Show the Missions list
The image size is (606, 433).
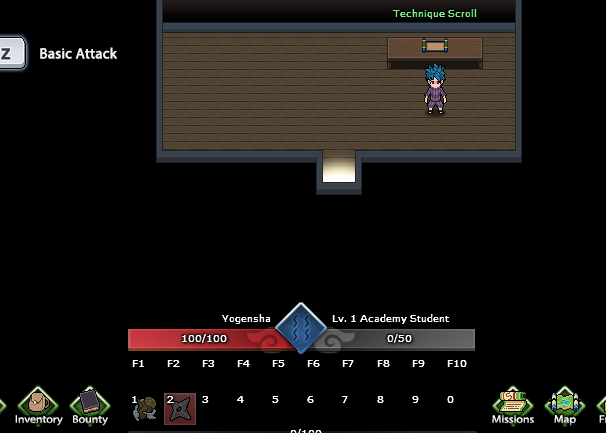(x=512, y=403)
